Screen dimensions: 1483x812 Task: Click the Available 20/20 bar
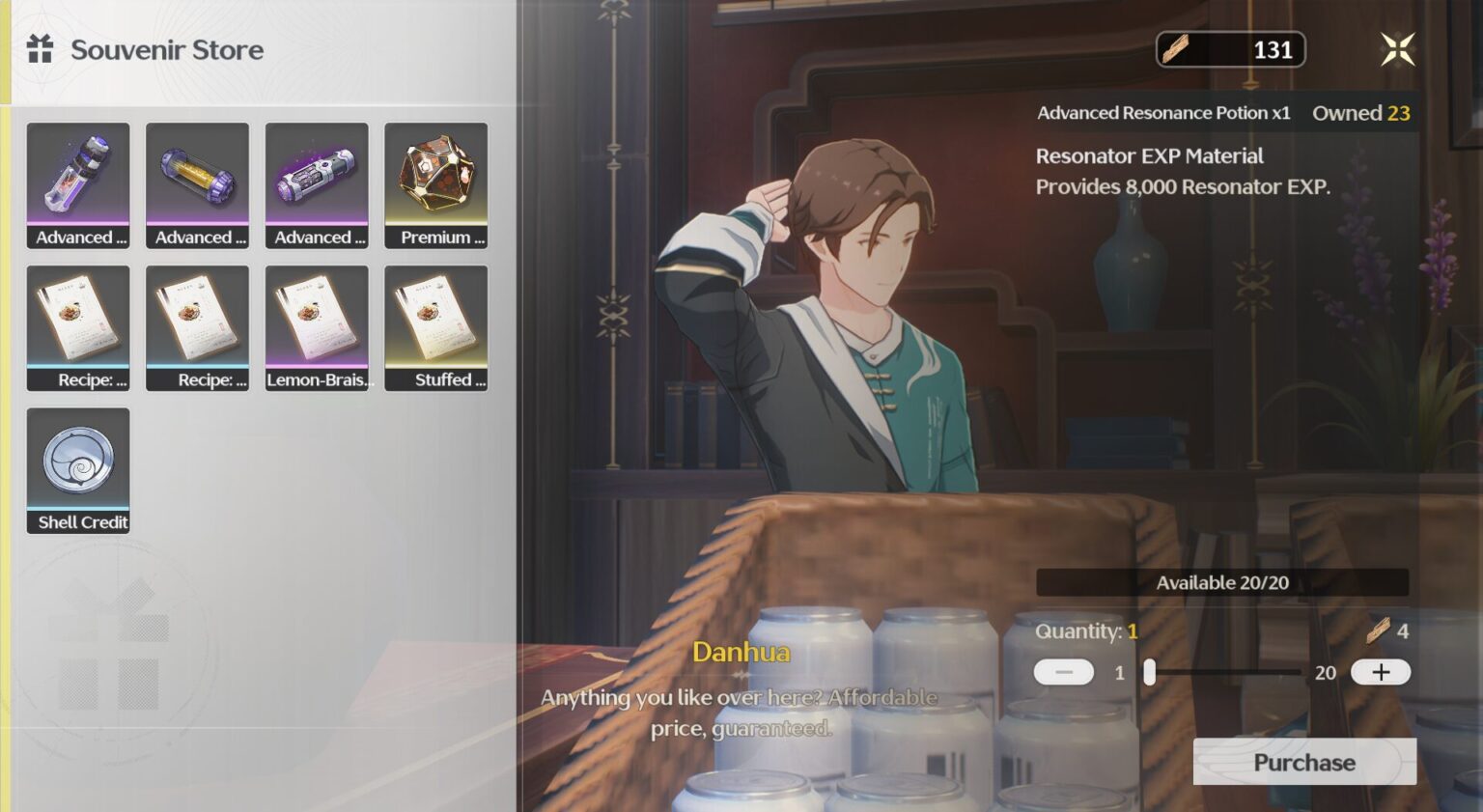pos(1222,582)
